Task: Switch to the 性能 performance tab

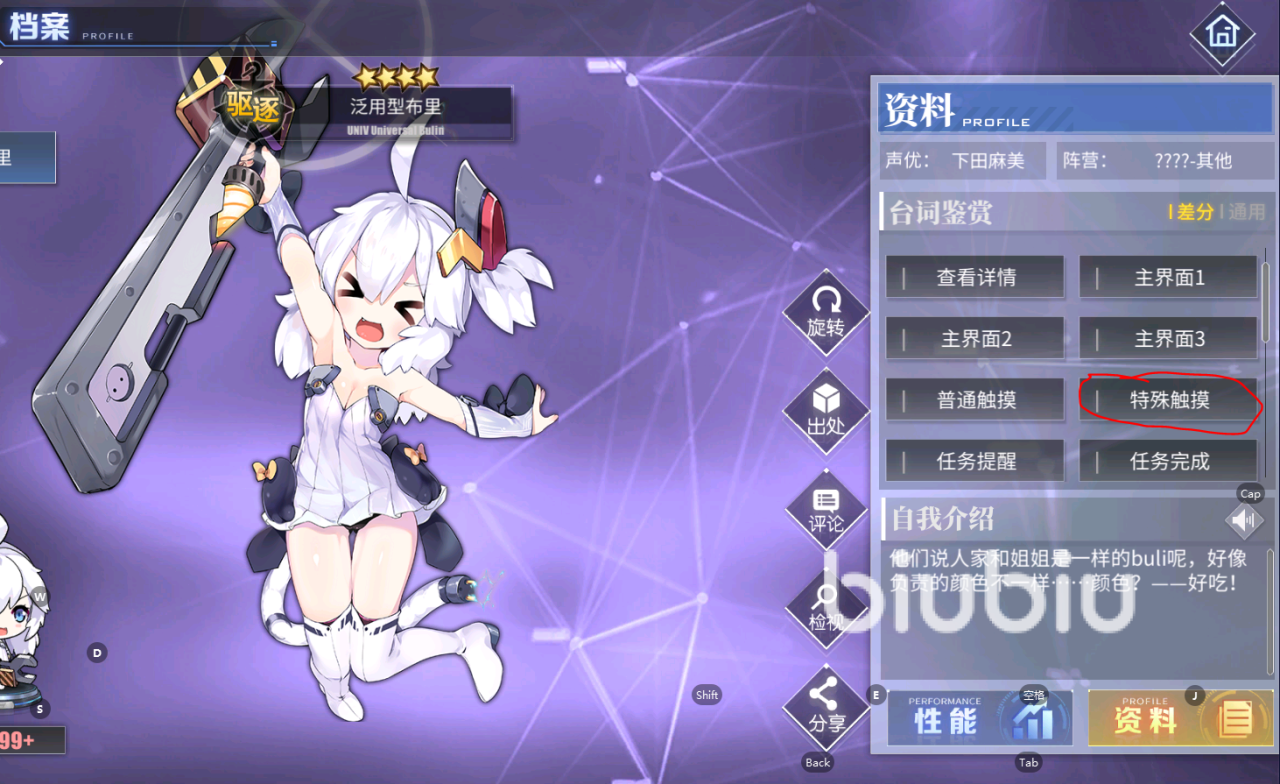Action: pyautogui.click(x=979, y=718)
